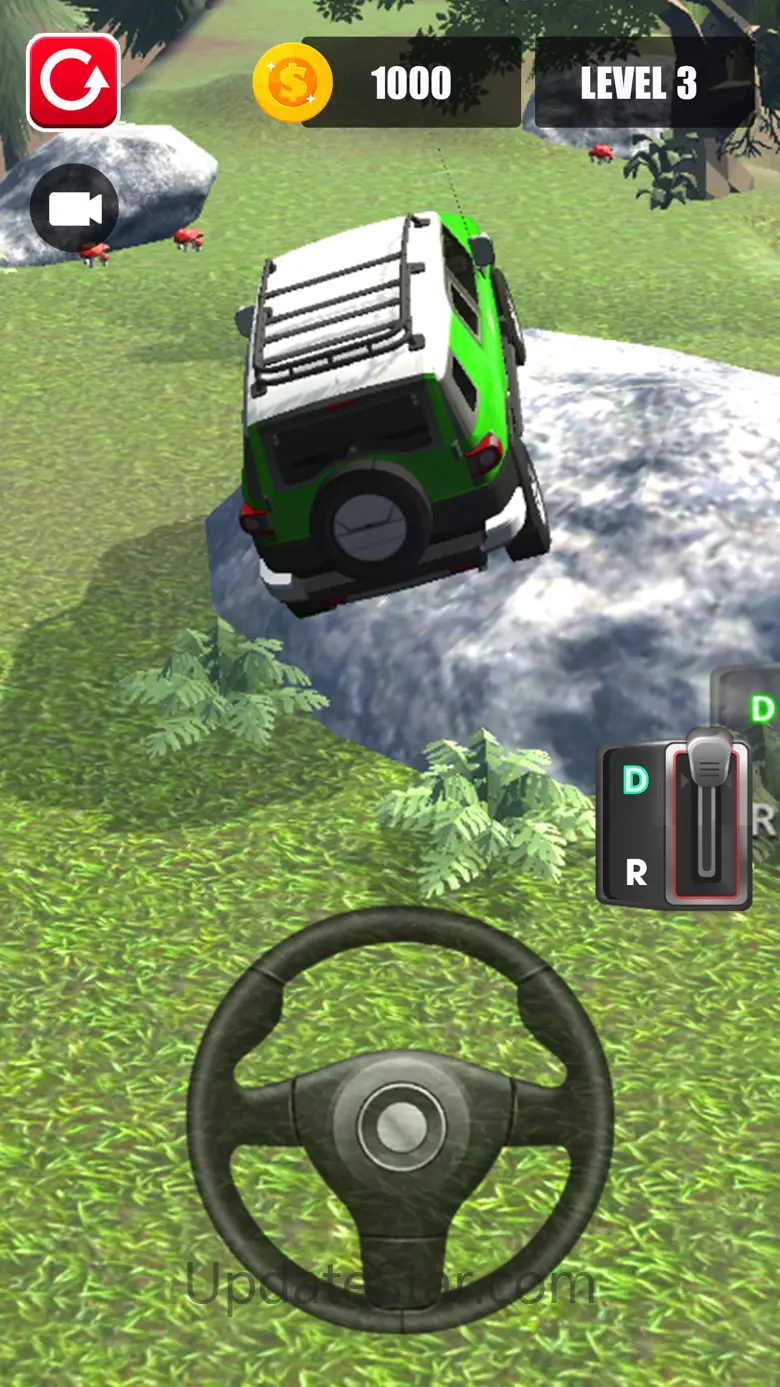
Task: Click the gold coin icon
Action: tap(292, 83)
